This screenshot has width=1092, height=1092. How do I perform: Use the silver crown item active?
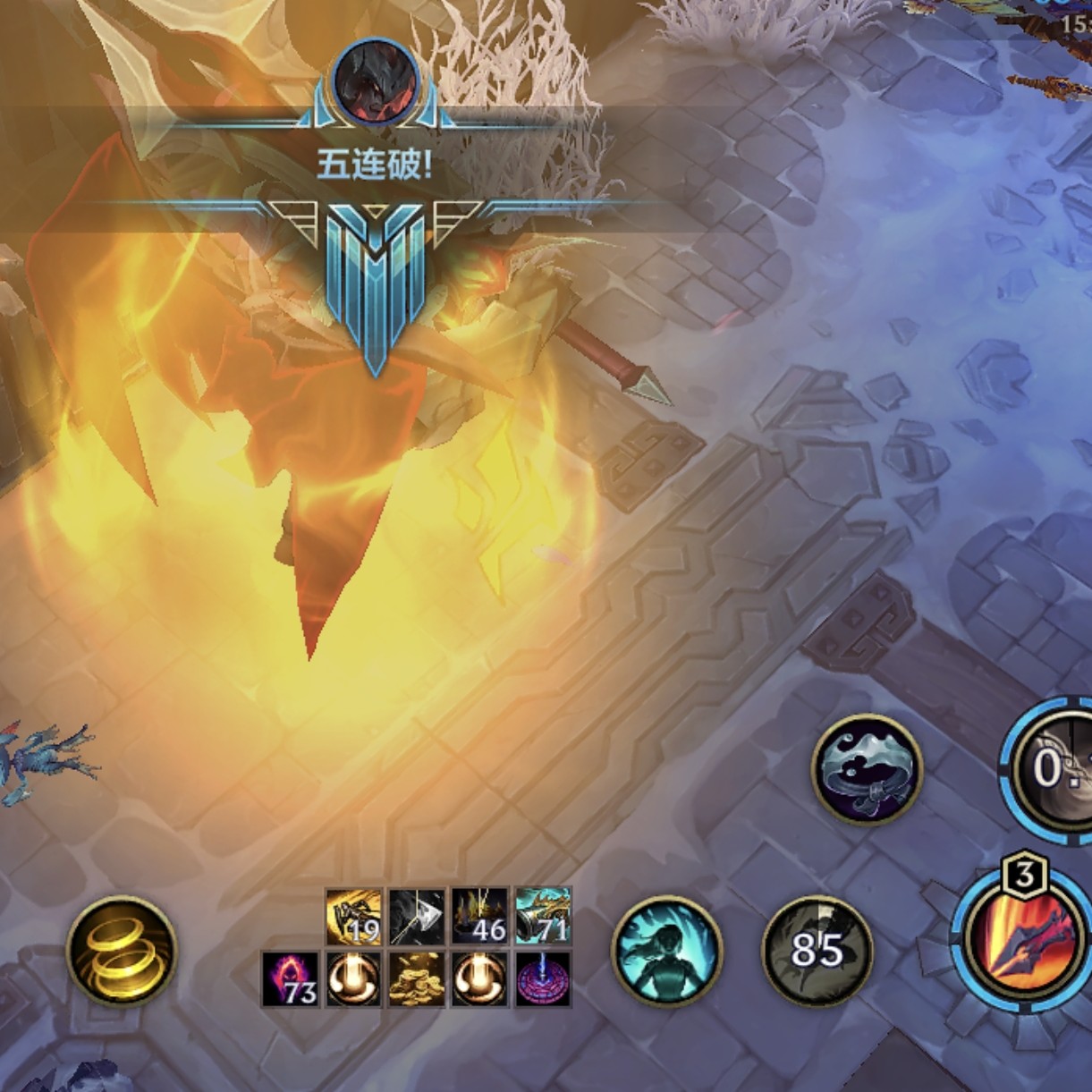(x=866, y=768)
